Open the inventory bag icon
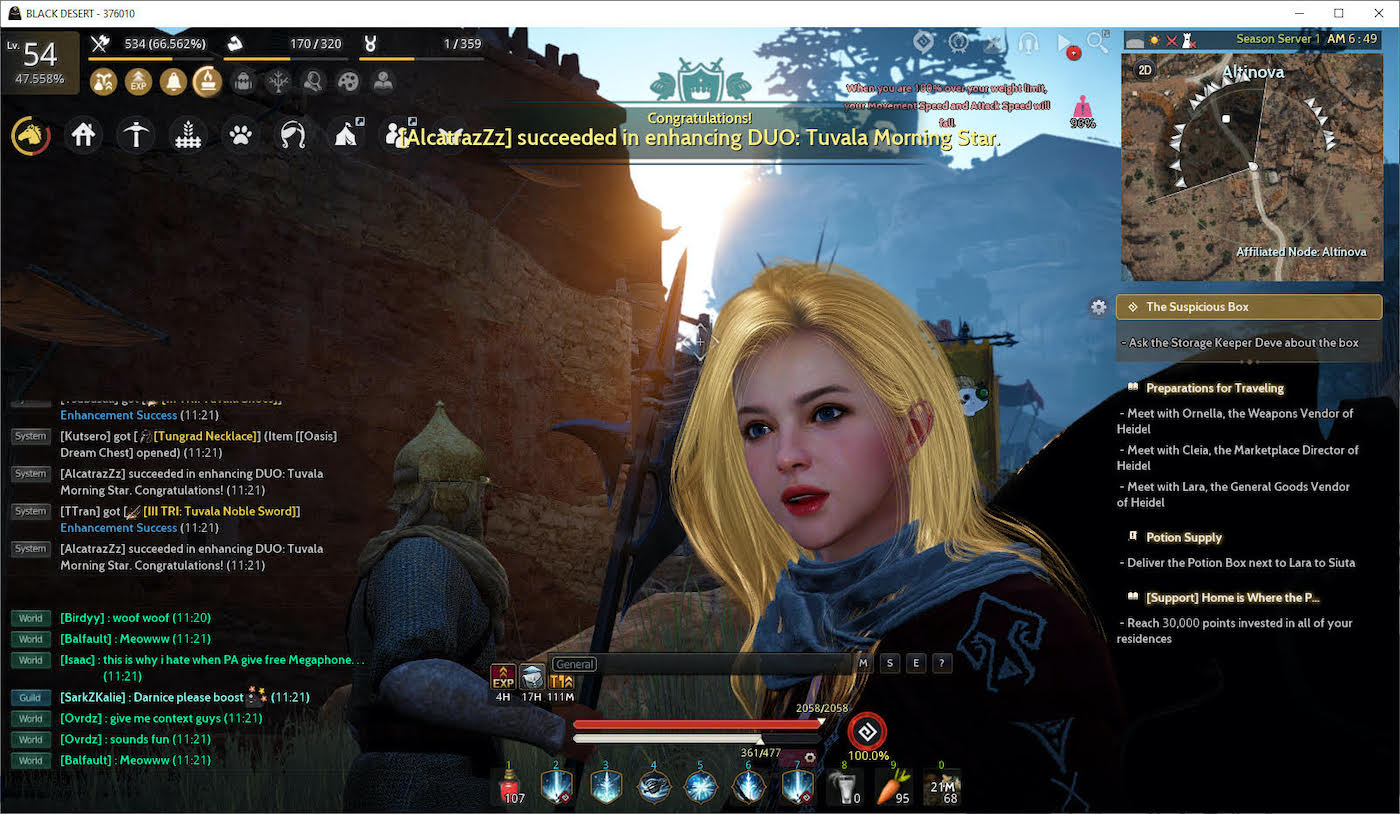1400x814 pixels. tap(242, 82)
